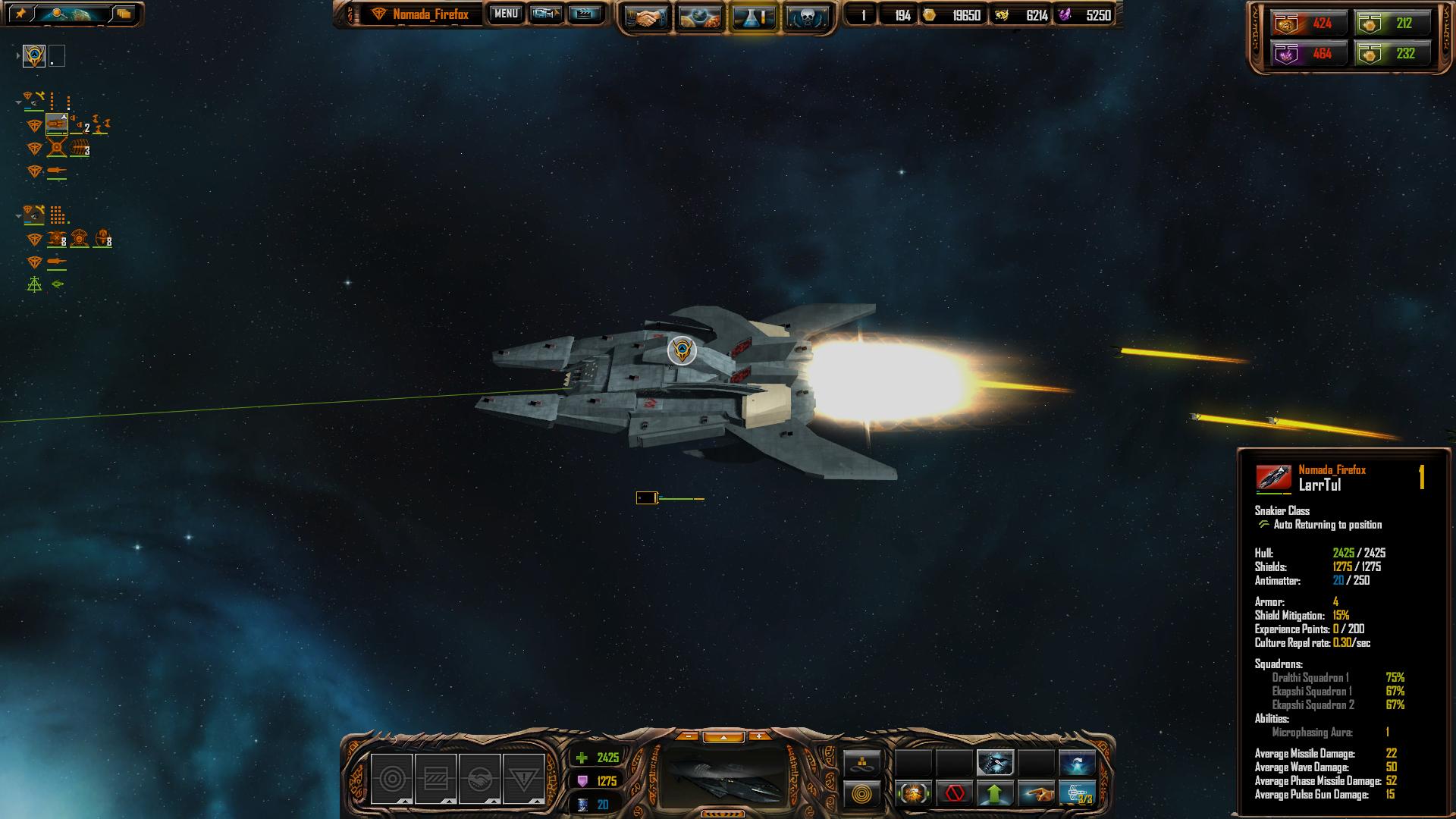Click the zoom-out minus button above the ship portrait

(x=687, y=736)
